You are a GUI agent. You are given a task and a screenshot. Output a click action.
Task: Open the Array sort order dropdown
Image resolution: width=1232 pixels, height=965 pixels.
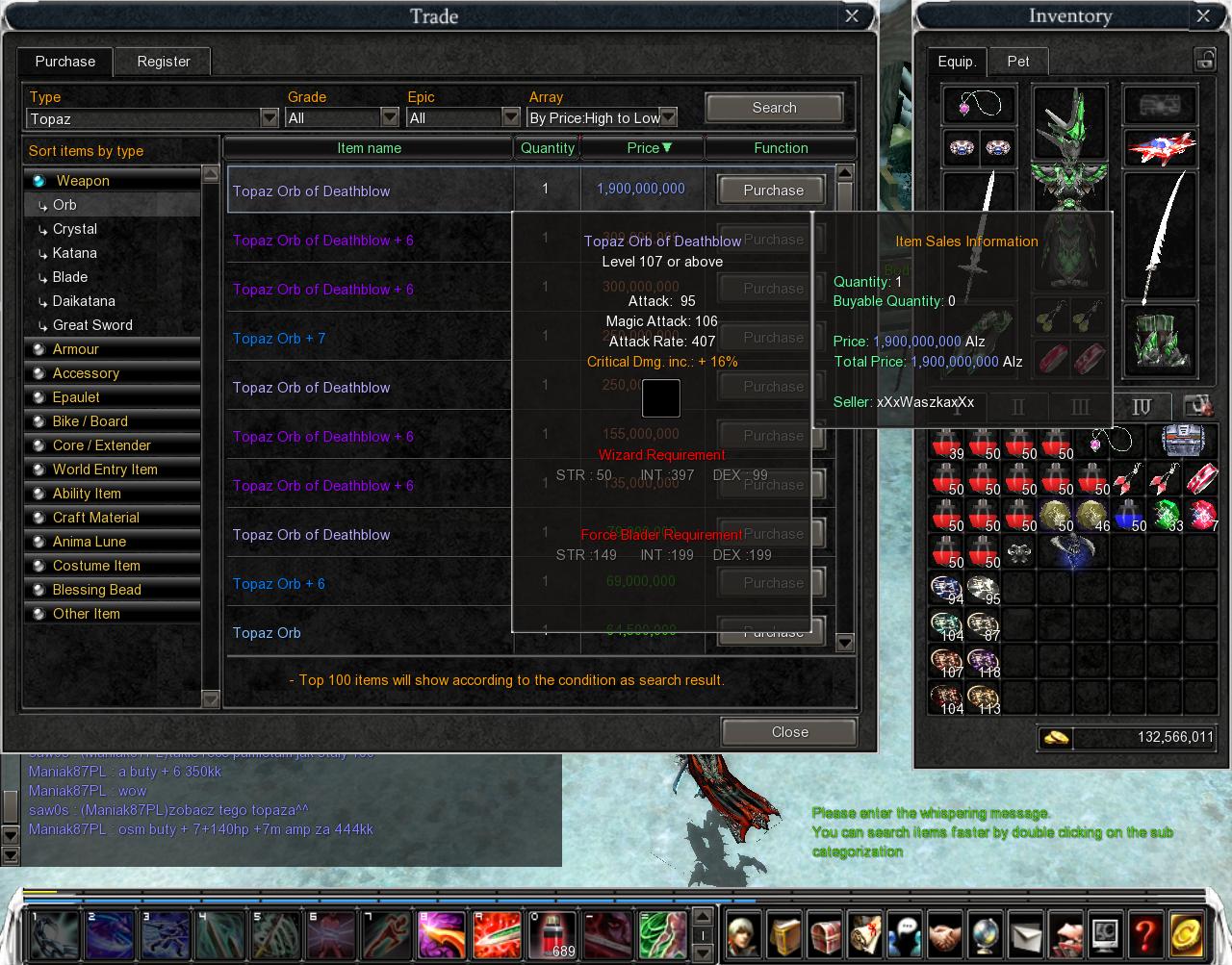(x=668, y=117)
